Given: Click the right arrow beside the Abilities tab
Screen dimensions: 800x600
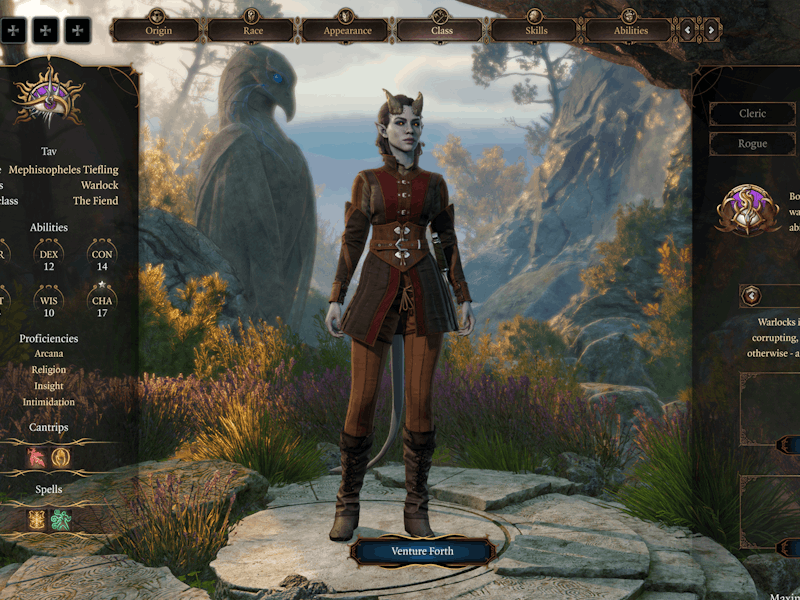Looking at the screenshot, I should pyautogui.click(x=711, y=30).
